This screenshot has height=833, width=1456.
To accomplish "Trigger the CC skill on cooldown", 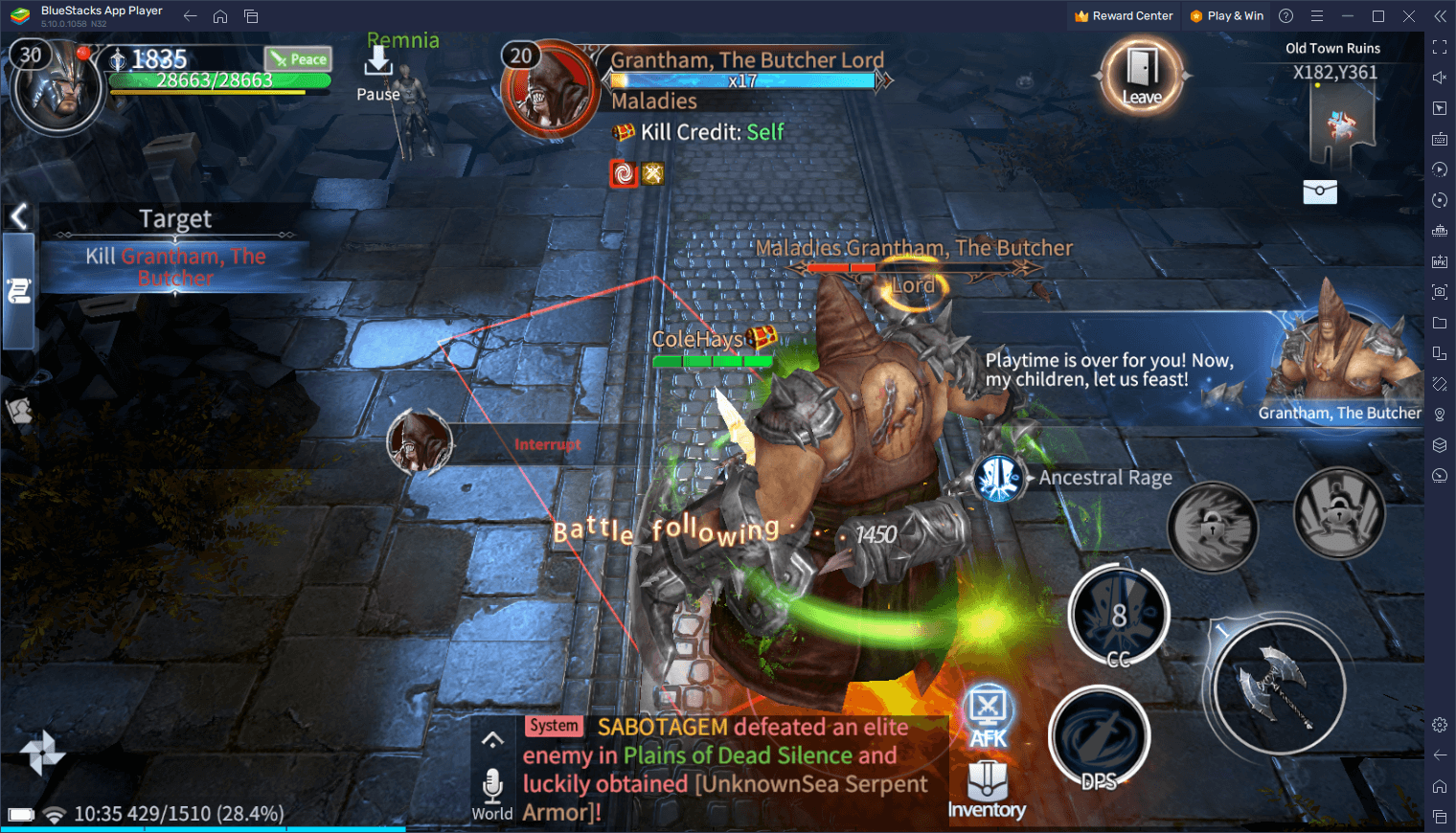I will click(x=1118, y=616).
